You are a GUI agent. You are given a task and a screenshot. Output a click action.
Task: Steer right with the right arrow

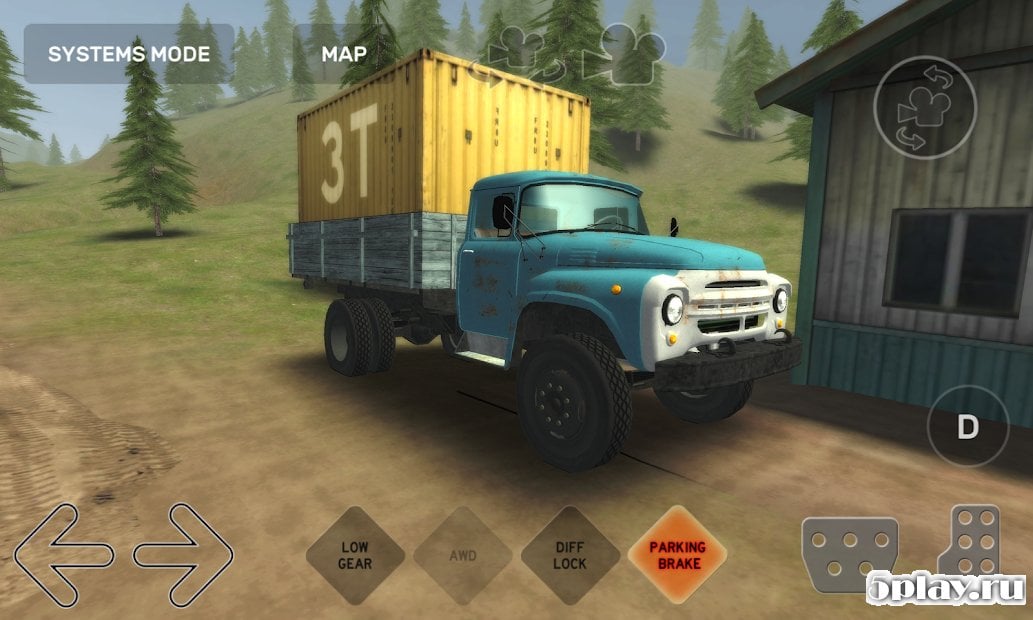click(x=184, y=554)
